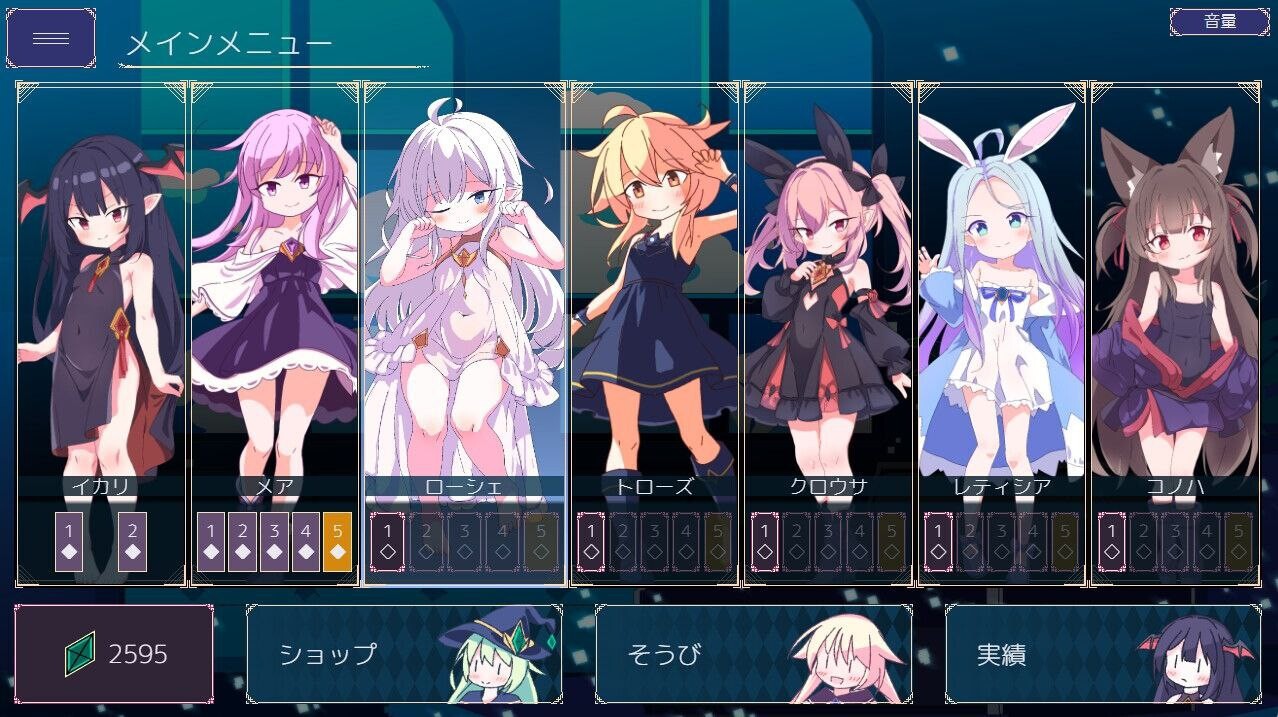This screenshot has width=1278, height=717.
Task: Choose イカリ's stage 2 tile
Action: (x=132, y=541)
